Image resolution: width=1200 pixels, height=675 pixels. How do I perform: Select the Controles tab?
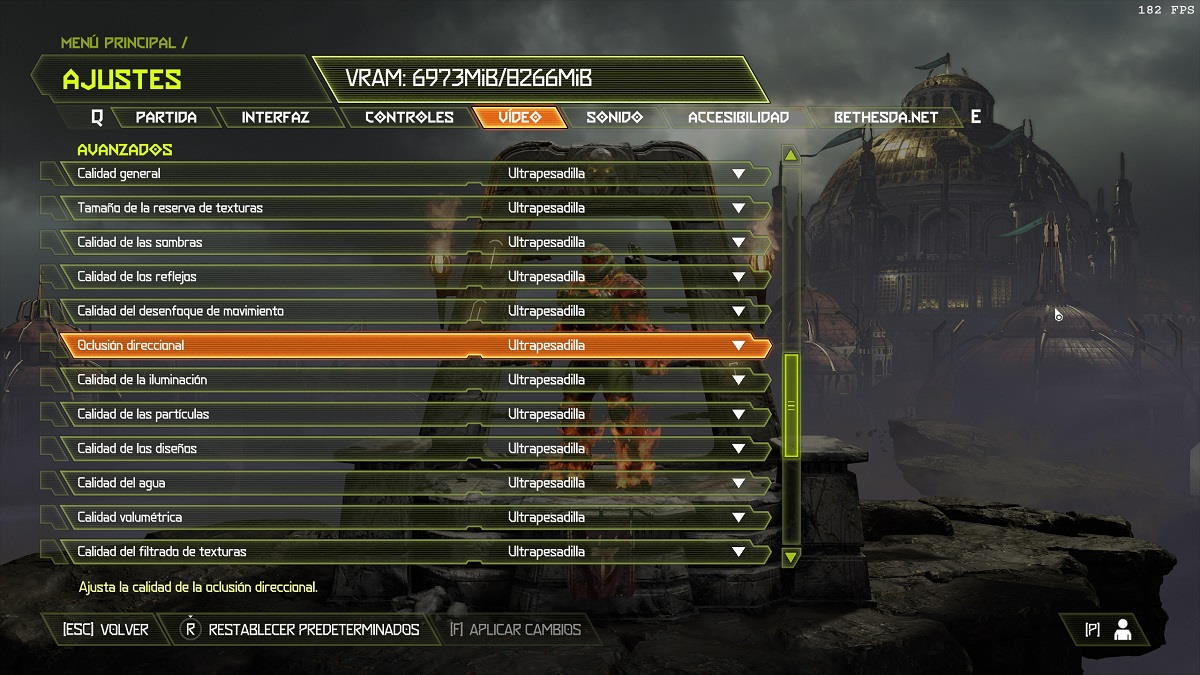click(409, 117)
